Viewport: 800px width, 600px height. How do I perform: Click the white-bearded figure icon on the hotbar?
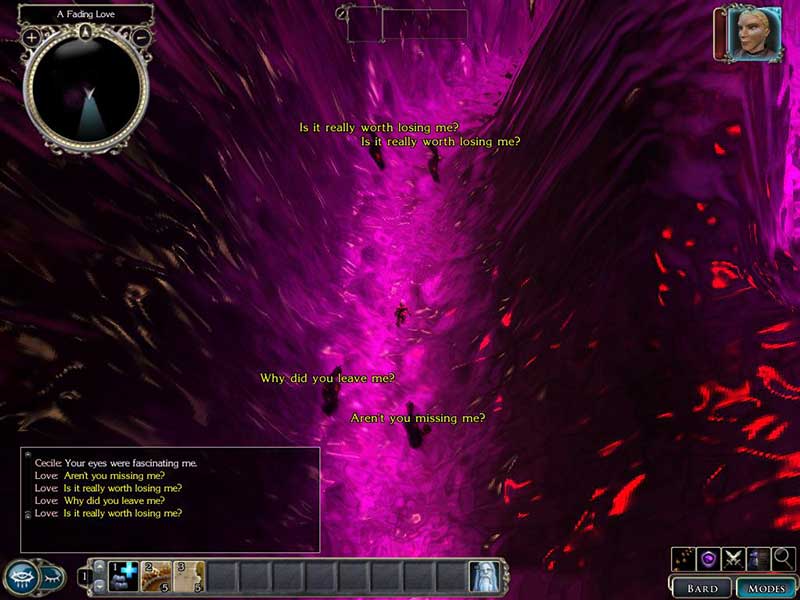[x=484, y=576]
